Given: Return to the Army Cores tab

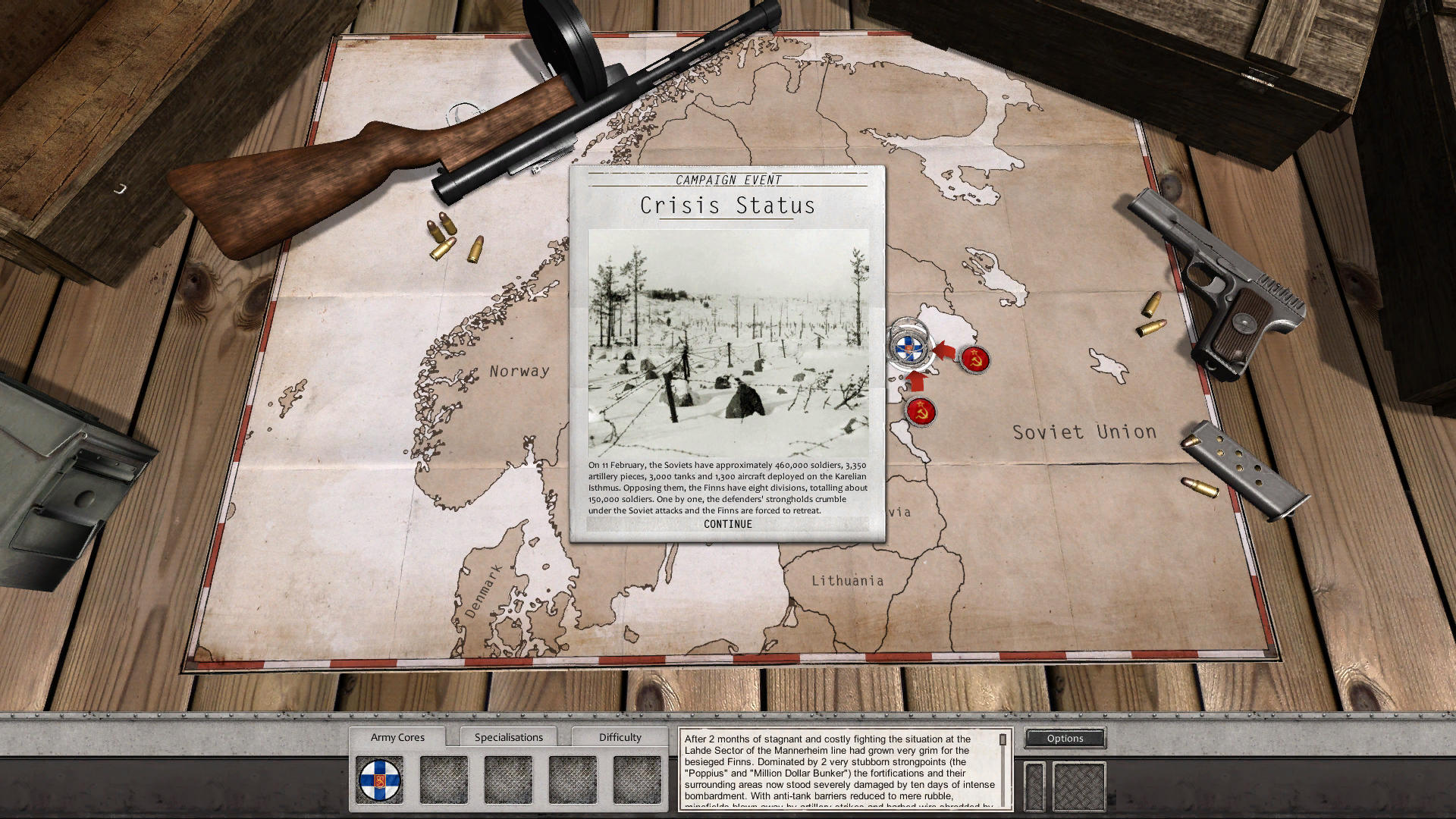Looking at the screenshot, I should (398, 736).
